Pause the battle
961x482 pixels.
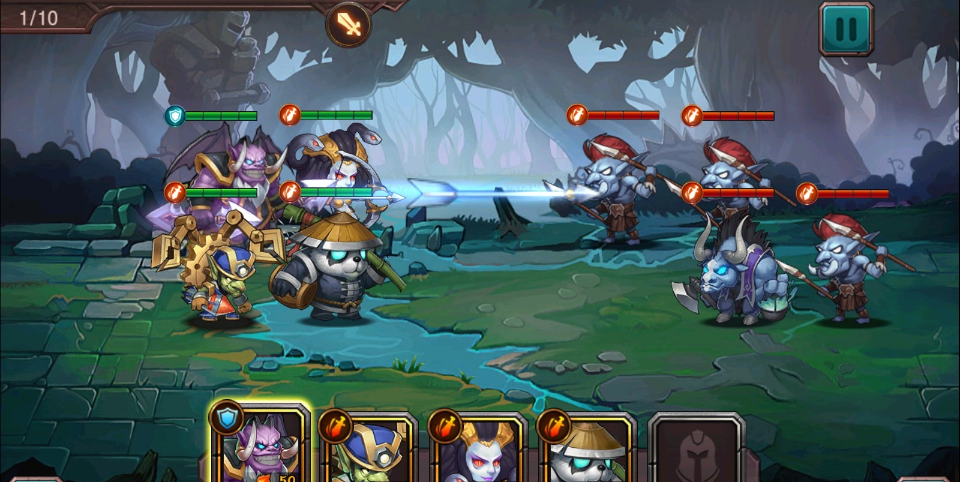[x=846, y=28]
